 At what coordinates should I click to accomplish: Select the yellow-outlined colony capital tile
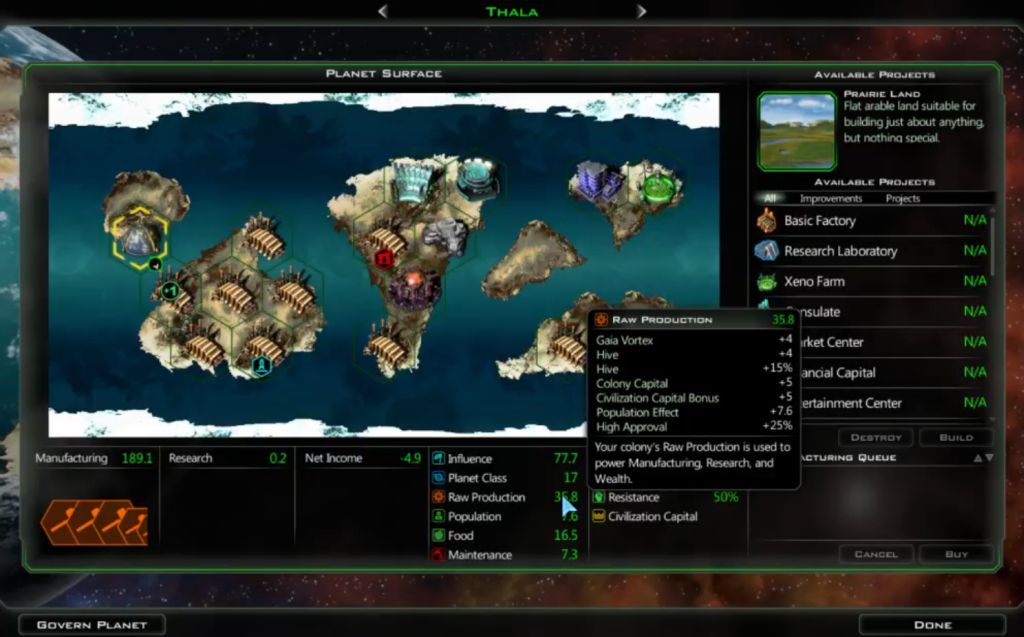139,237
